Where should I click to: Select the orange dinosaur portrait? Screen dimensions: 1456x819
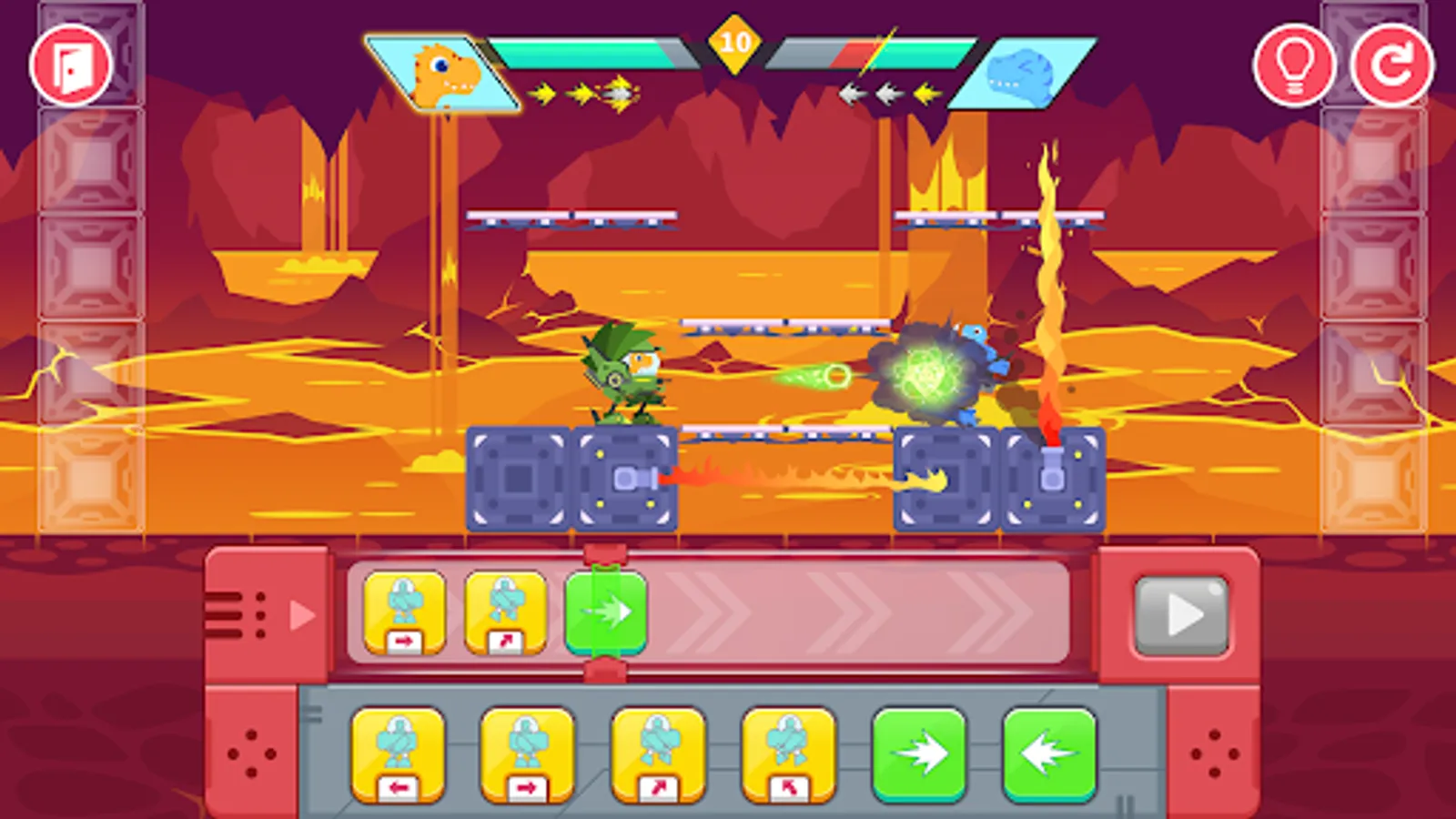point(443,73)
